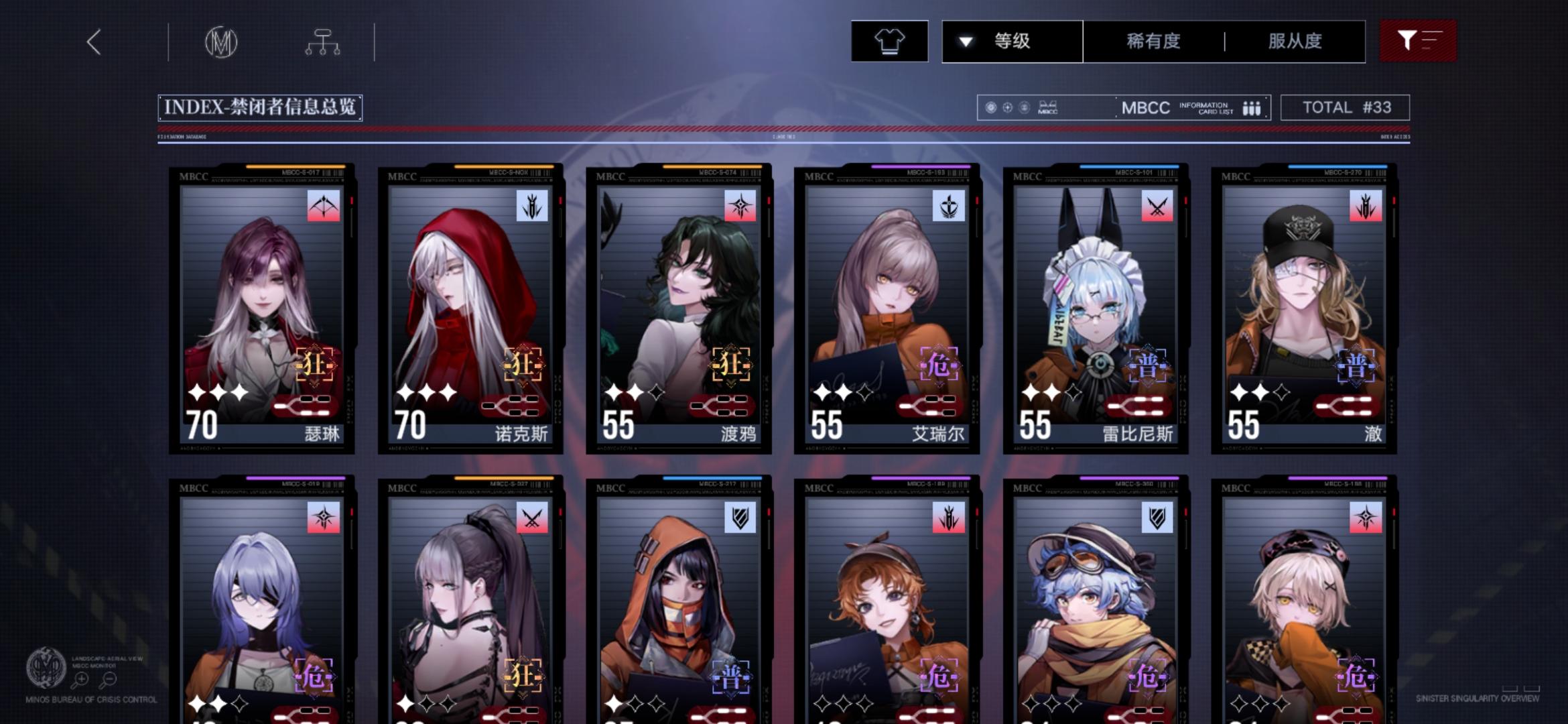
Task: Open the outfit shirt icon in top bar
Action: 889,42
